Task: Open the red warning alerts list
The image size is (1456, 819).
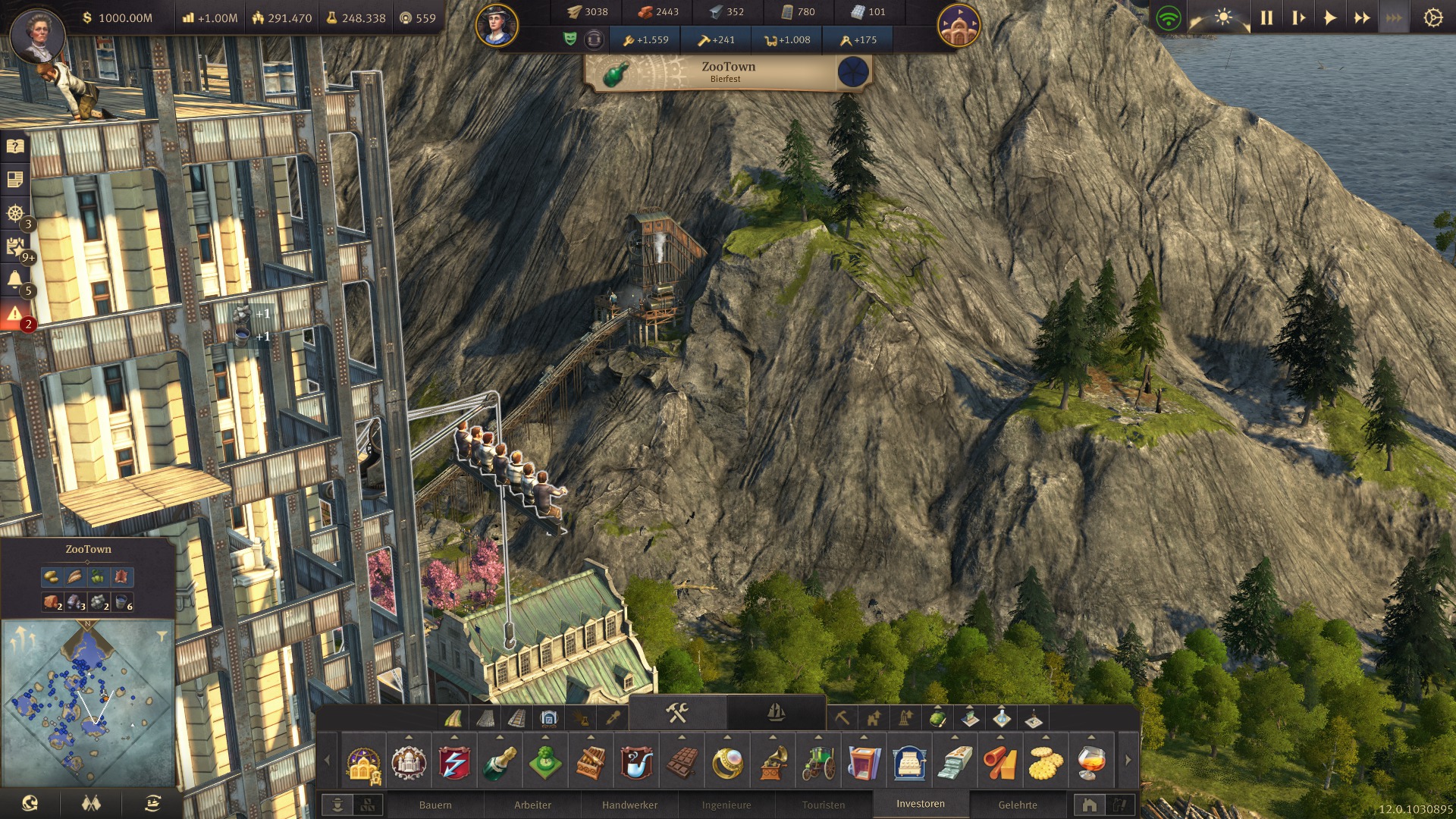Action: click(15, 315)
